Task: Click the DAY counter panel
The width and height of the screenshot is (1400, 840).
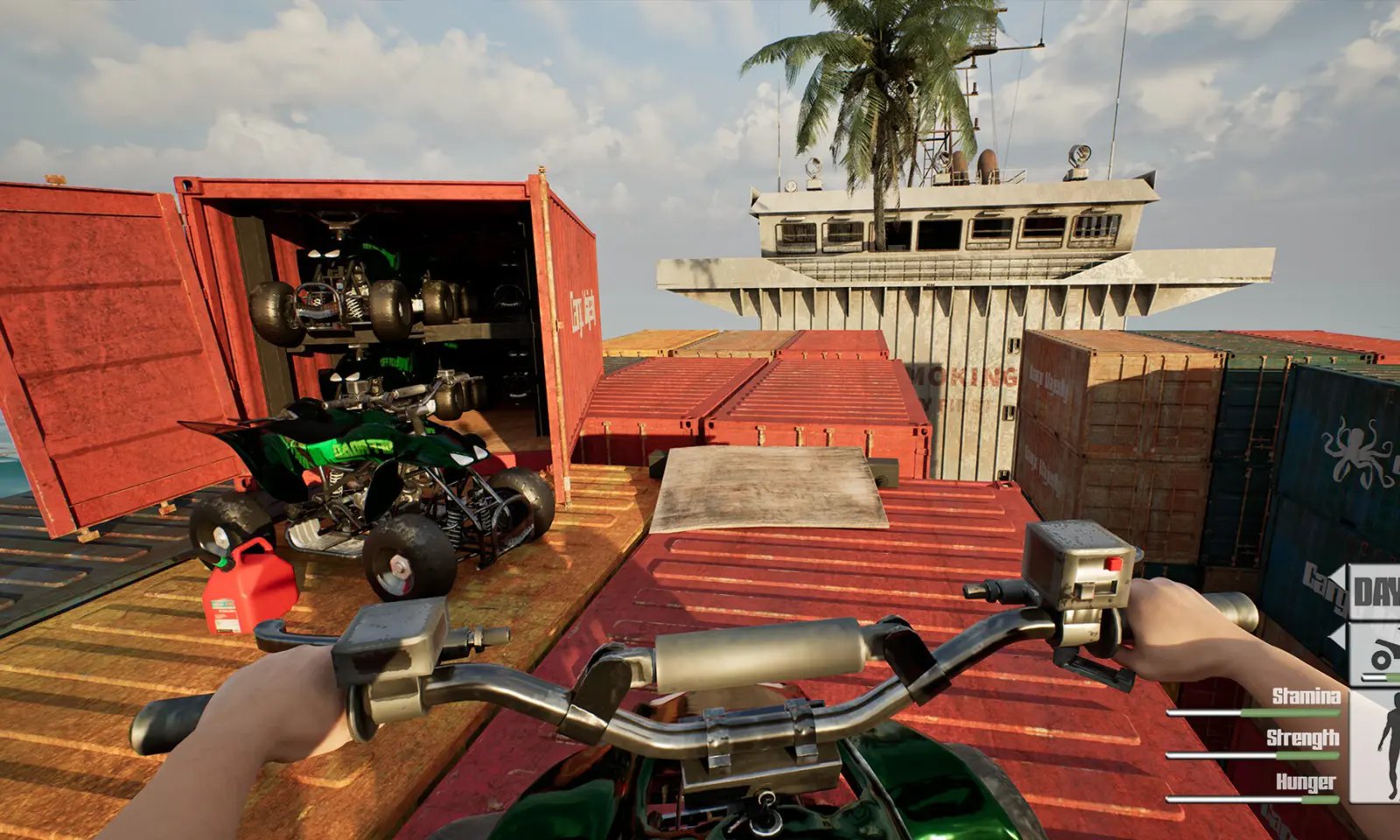Action: [x=1375, y=592]
